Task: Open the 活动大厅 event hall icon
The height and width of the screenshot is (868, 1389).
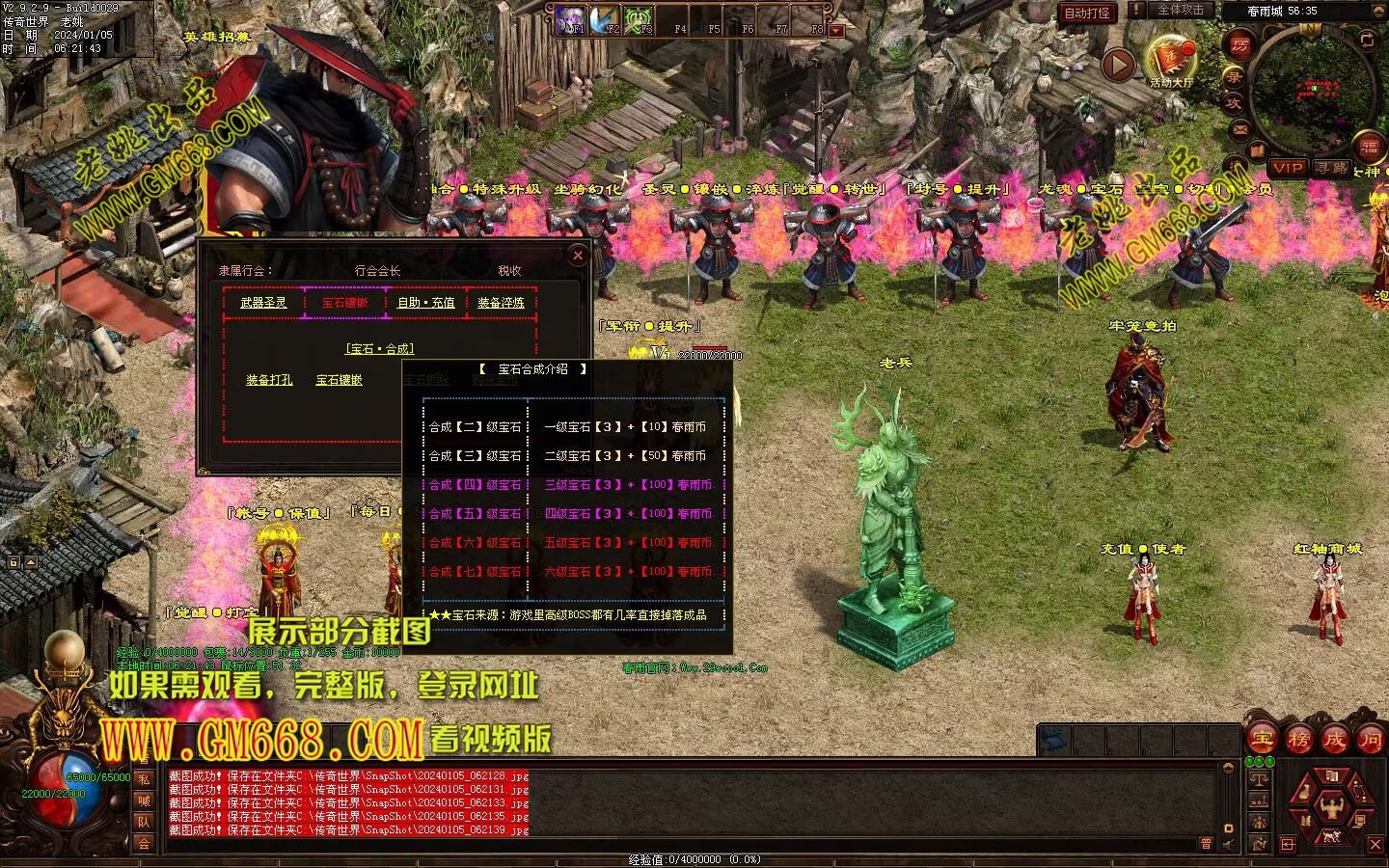Action: click(1171, 60)
